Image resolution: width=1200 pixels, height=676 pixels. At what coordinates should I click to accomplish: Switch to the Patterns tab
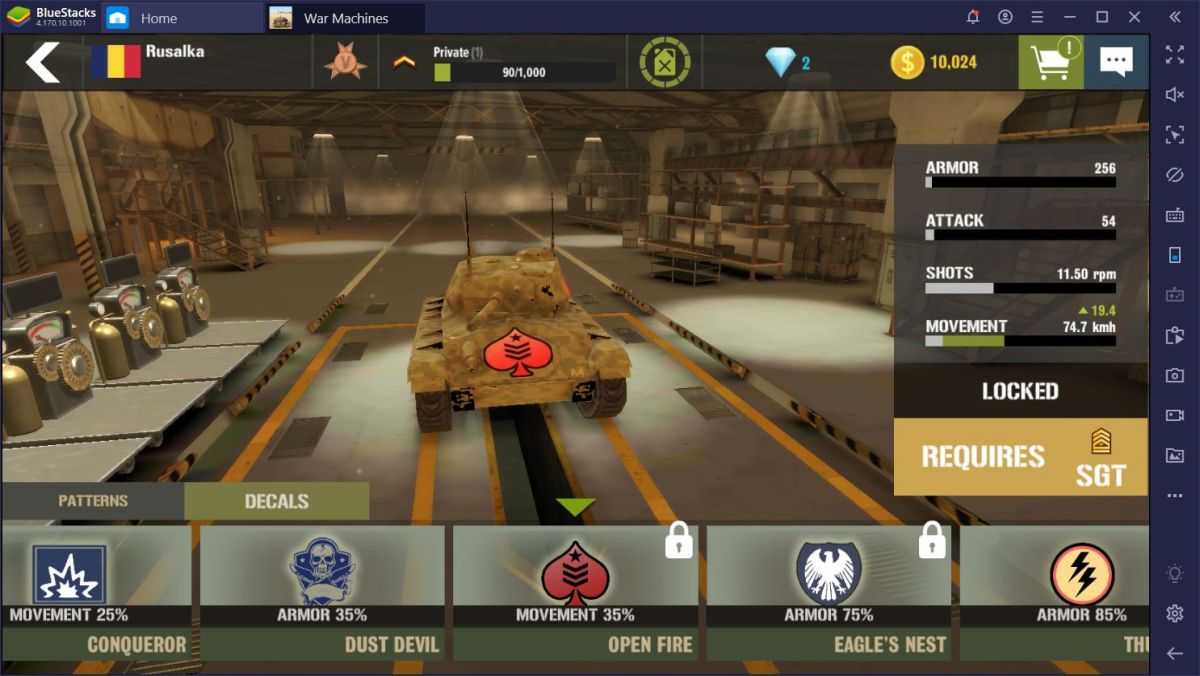pos(93,501)
